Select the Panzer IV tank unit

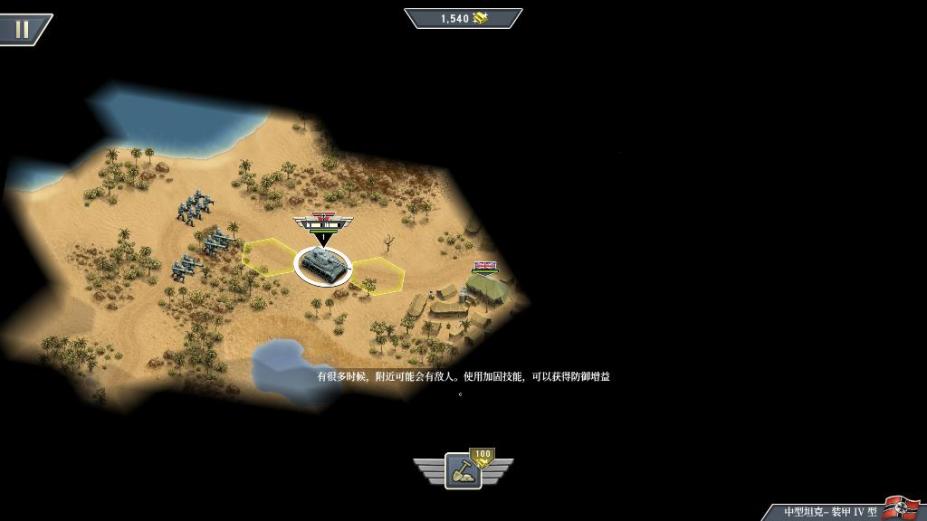tap(323, 264)
